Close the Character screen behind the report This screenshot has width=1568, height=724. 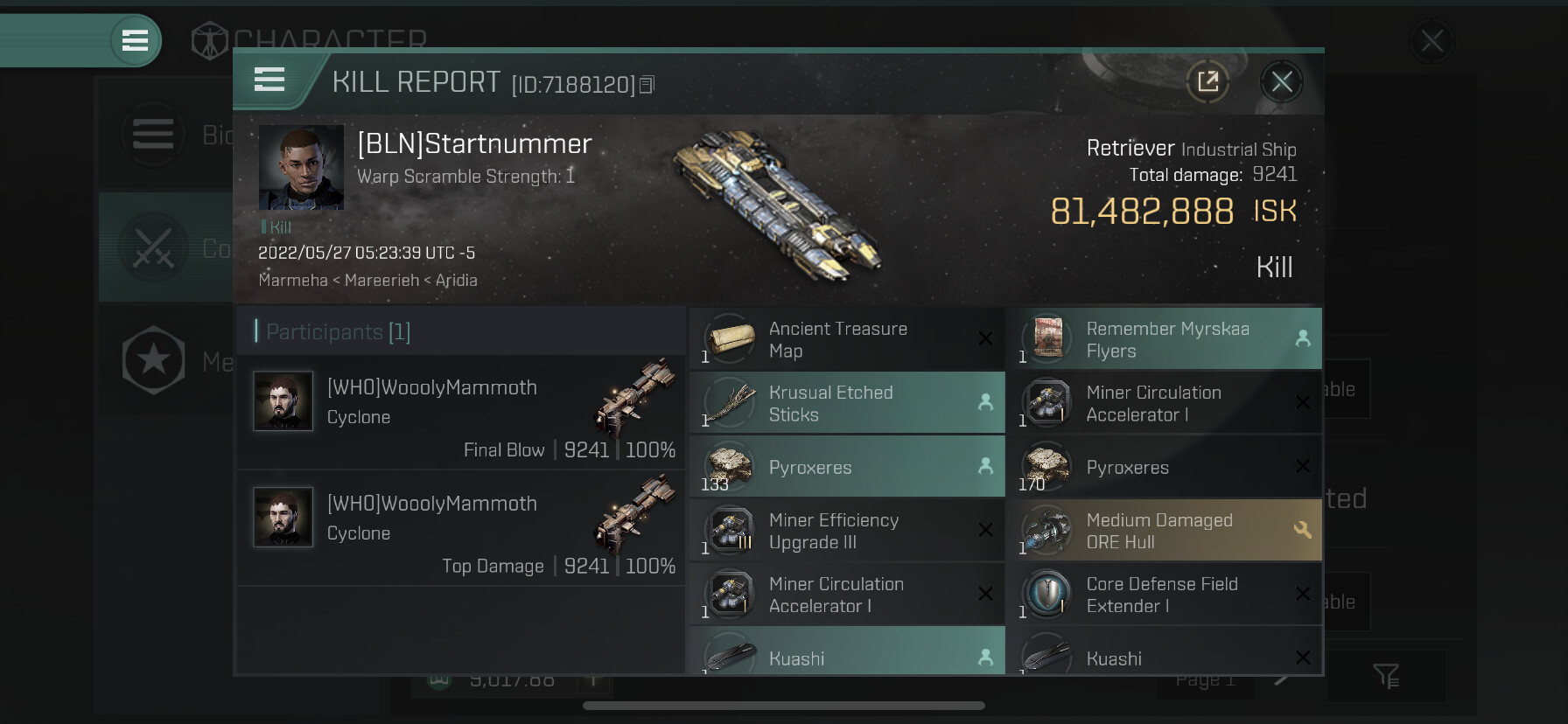pyautogui.click(x=1431, y=40)
